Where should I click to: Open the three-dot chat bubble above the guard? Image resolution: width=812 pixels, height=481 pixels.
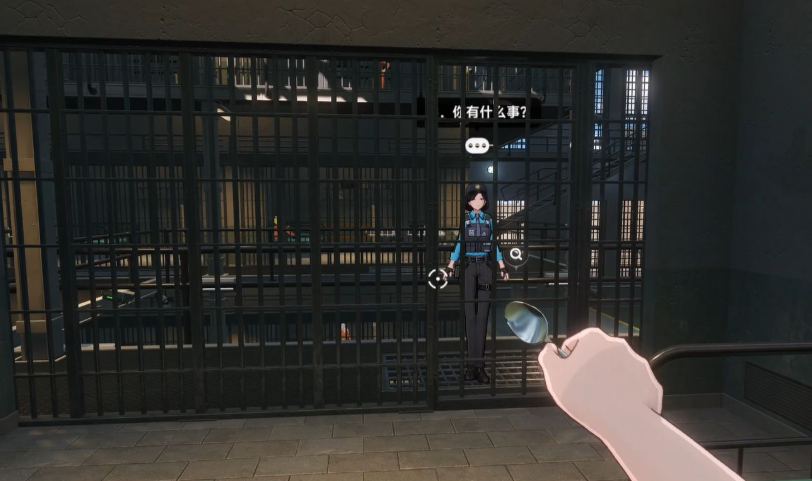point(478,146)
